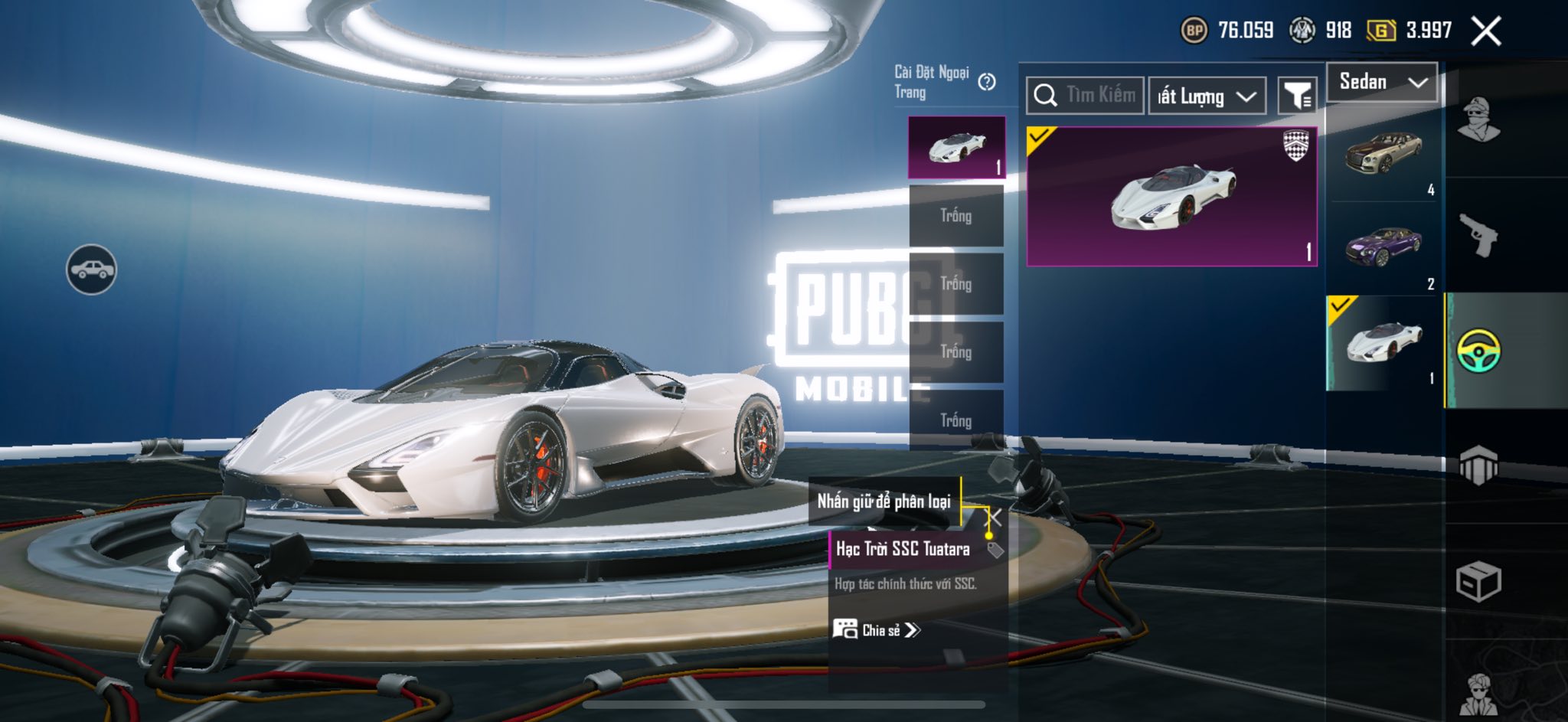Open the Sedan vehicle type dropdown
This screenshot has width=1568, height=722.
click(x=1382, y=82)
